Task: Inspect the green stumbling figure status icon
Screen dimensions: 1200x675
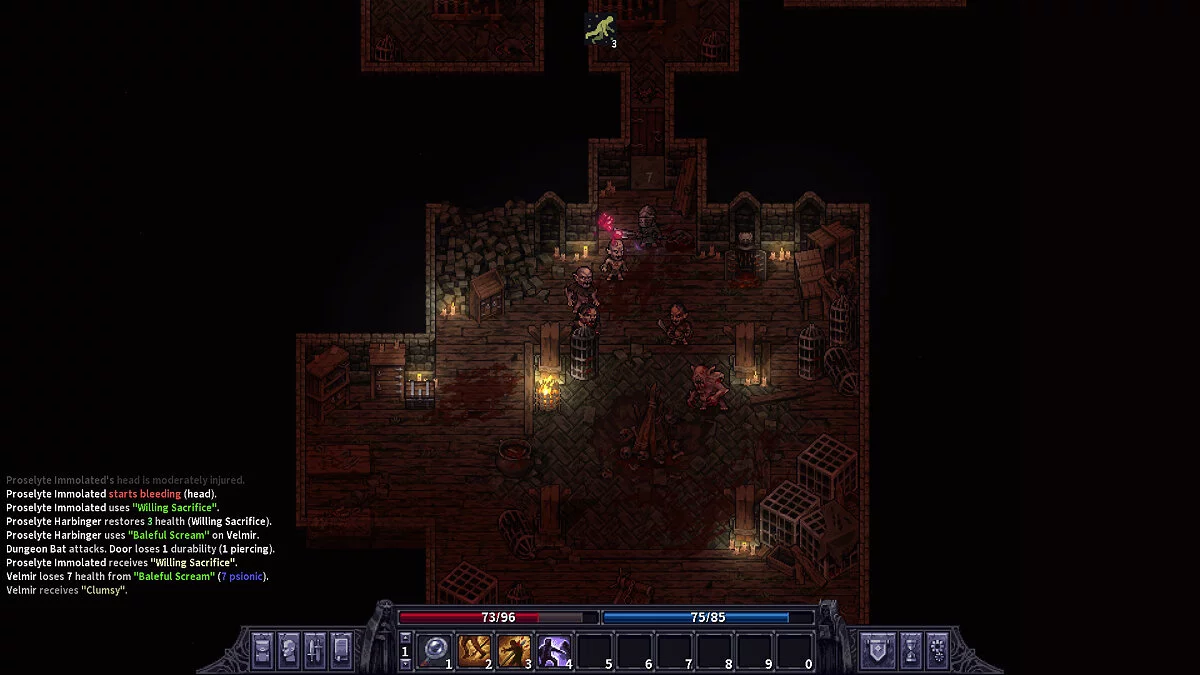Action: click(598, 29)
